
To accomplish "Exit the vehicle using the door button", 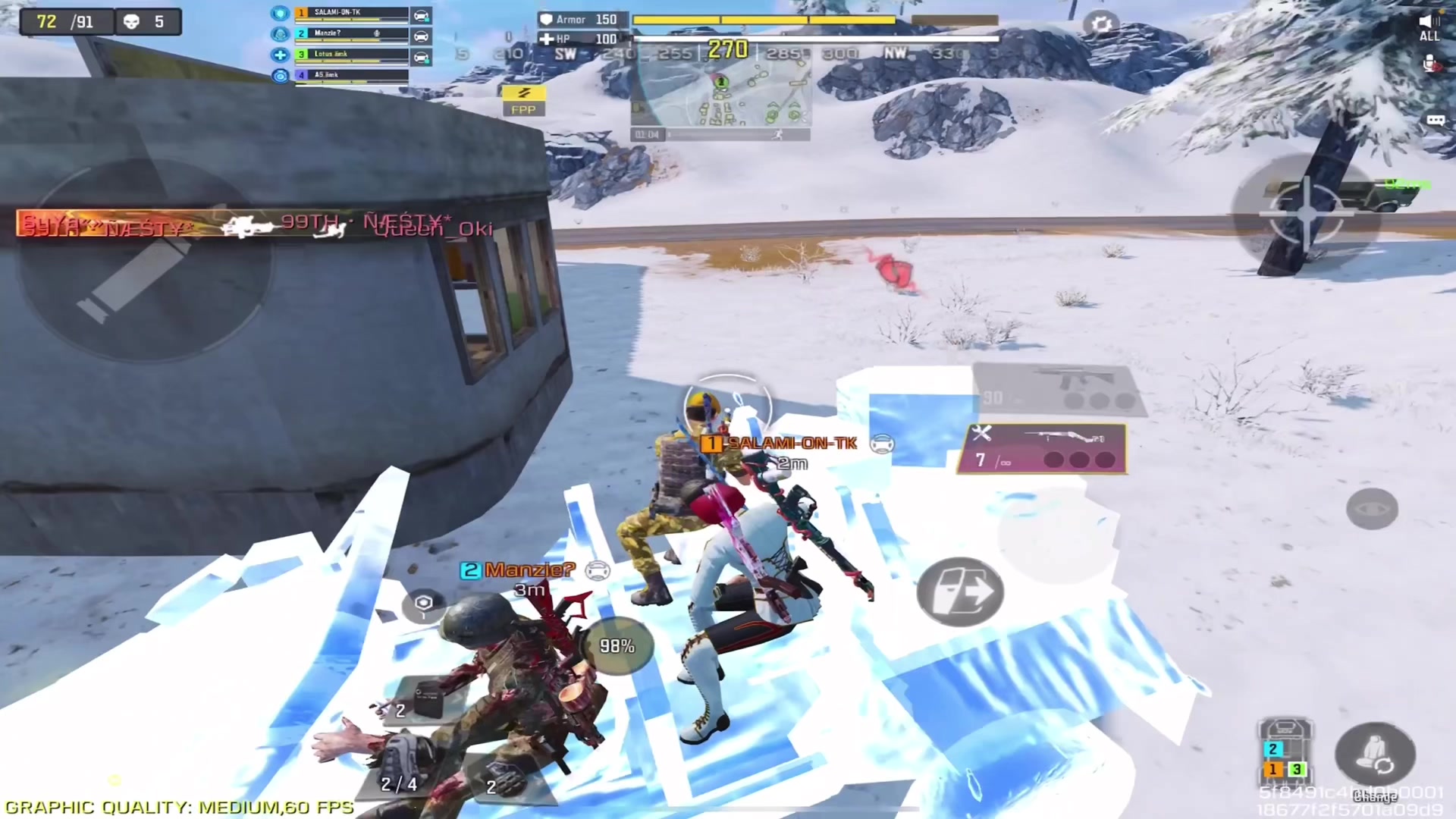I will [x=960, y=591].
